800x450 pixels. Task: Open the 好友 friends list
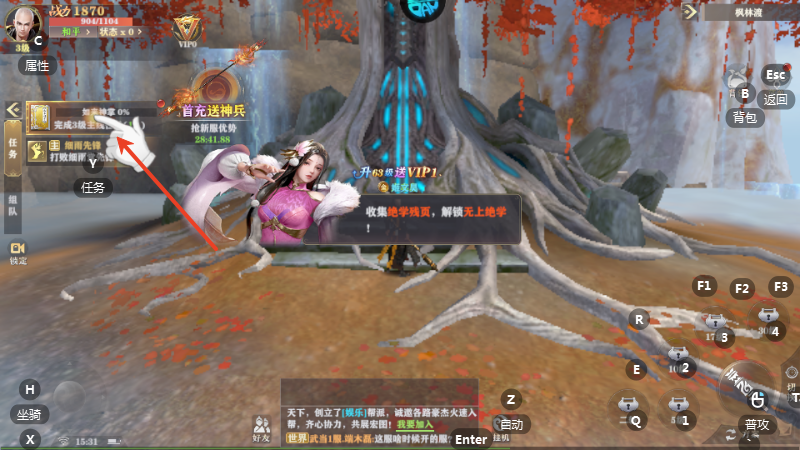pos(262,429)
